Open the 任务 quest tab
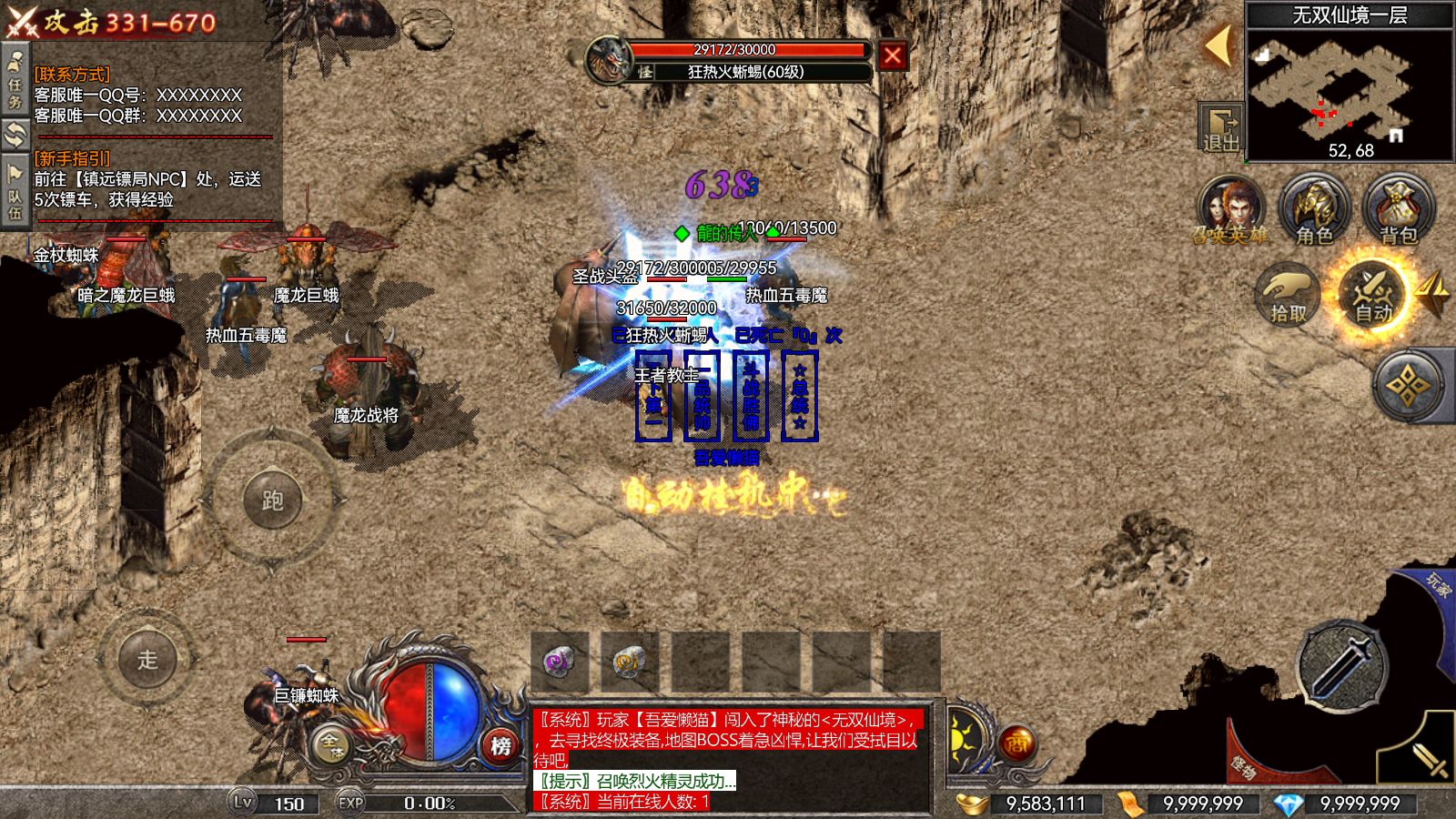 pos(15,80)
